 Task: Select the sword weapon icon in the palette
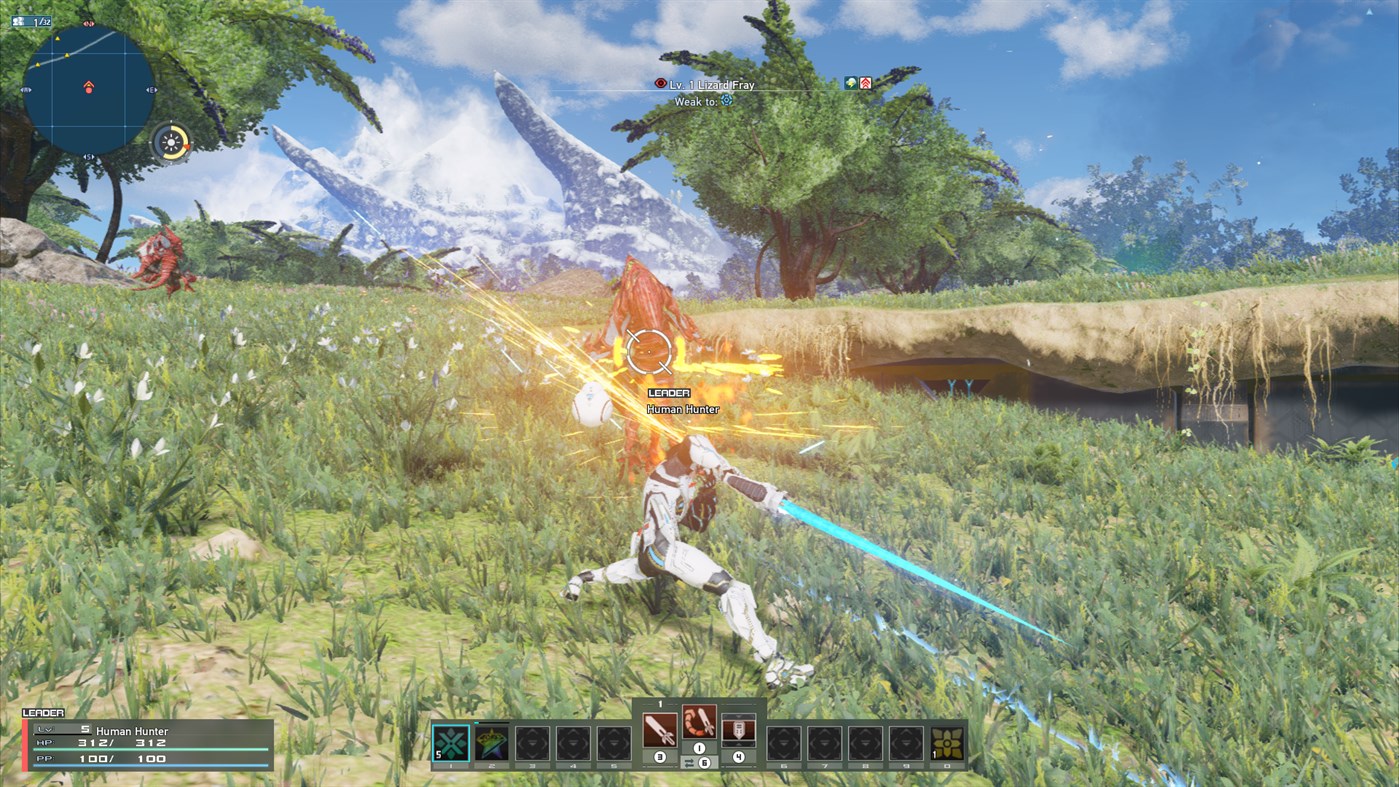(x=660, y=730)
